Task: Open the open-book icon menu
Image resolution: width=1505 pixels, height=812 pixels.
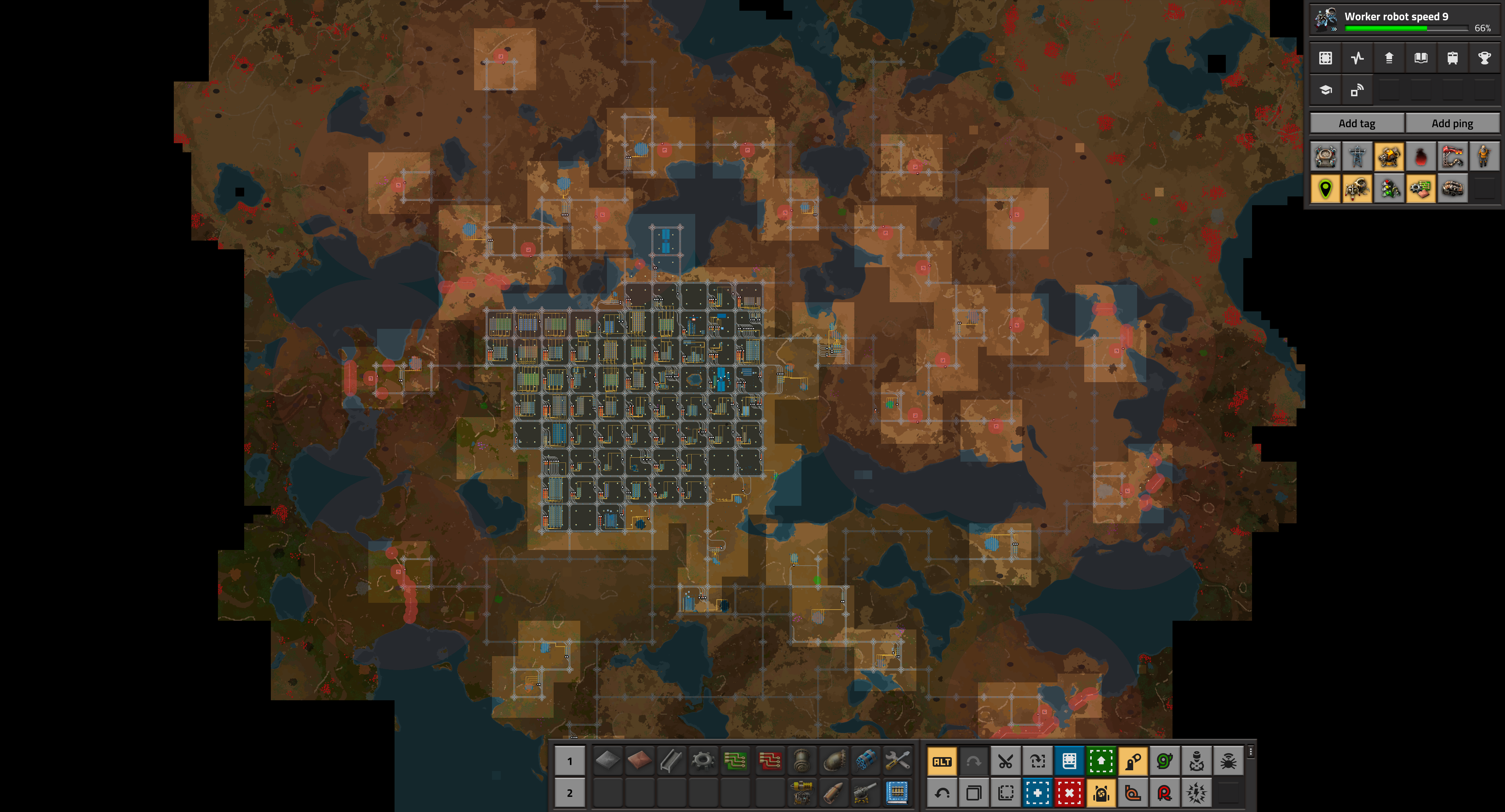Action: [x=1421, y=58]
